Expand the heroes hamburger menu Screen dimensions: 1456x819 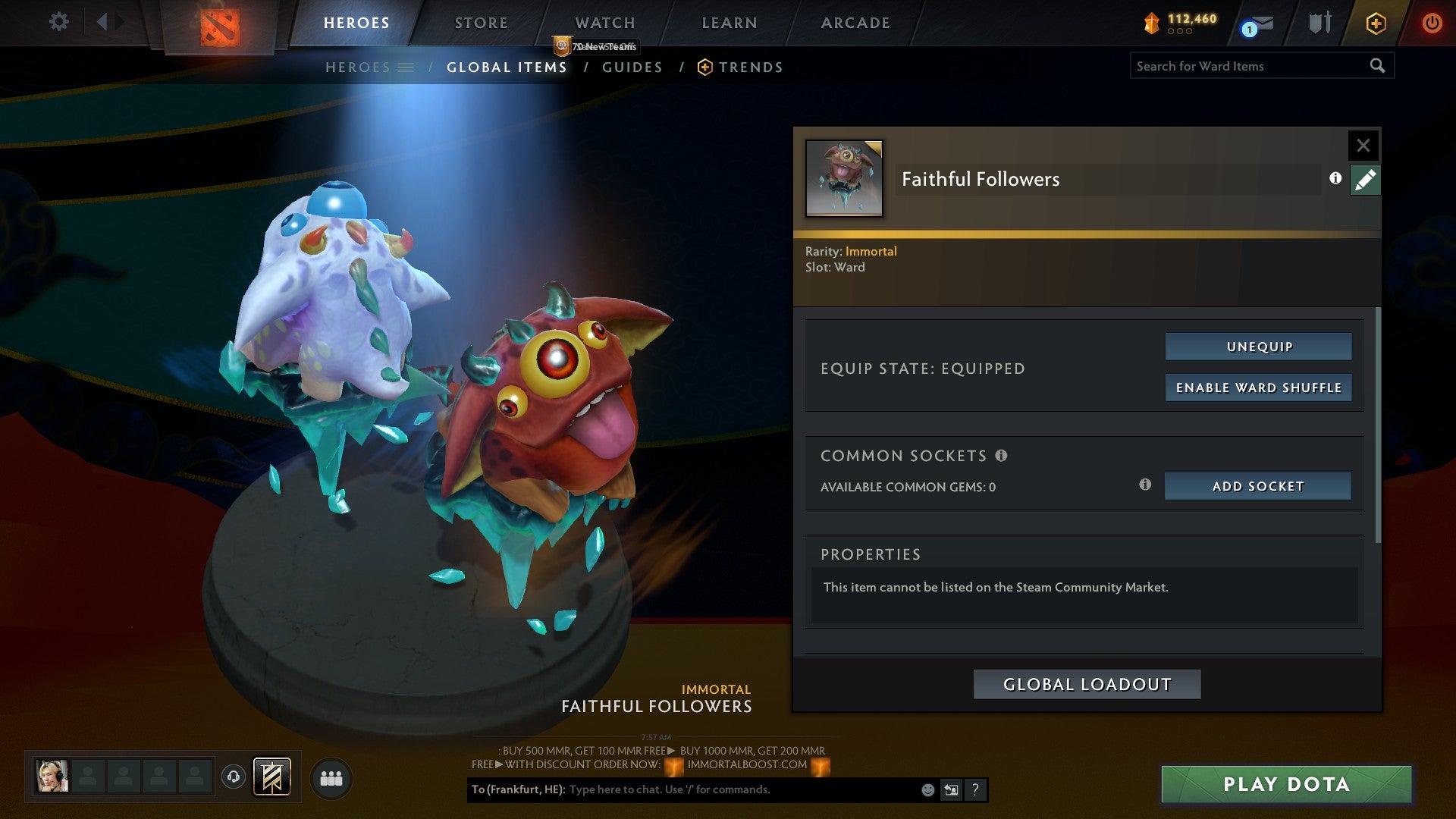(x=406, y=67)
